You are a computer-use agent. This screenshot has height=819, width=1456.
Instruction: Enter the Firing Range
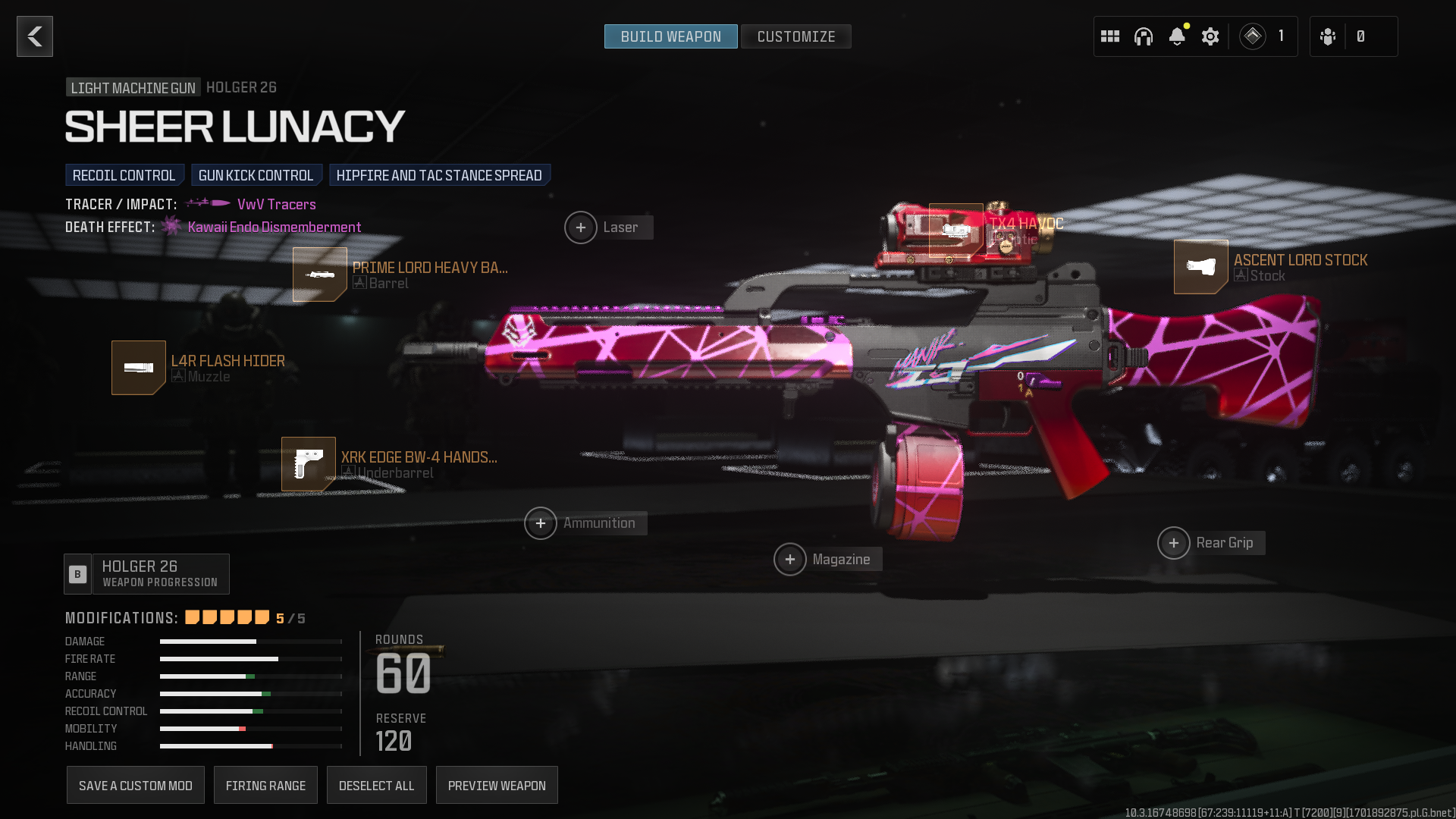(265, 786)
